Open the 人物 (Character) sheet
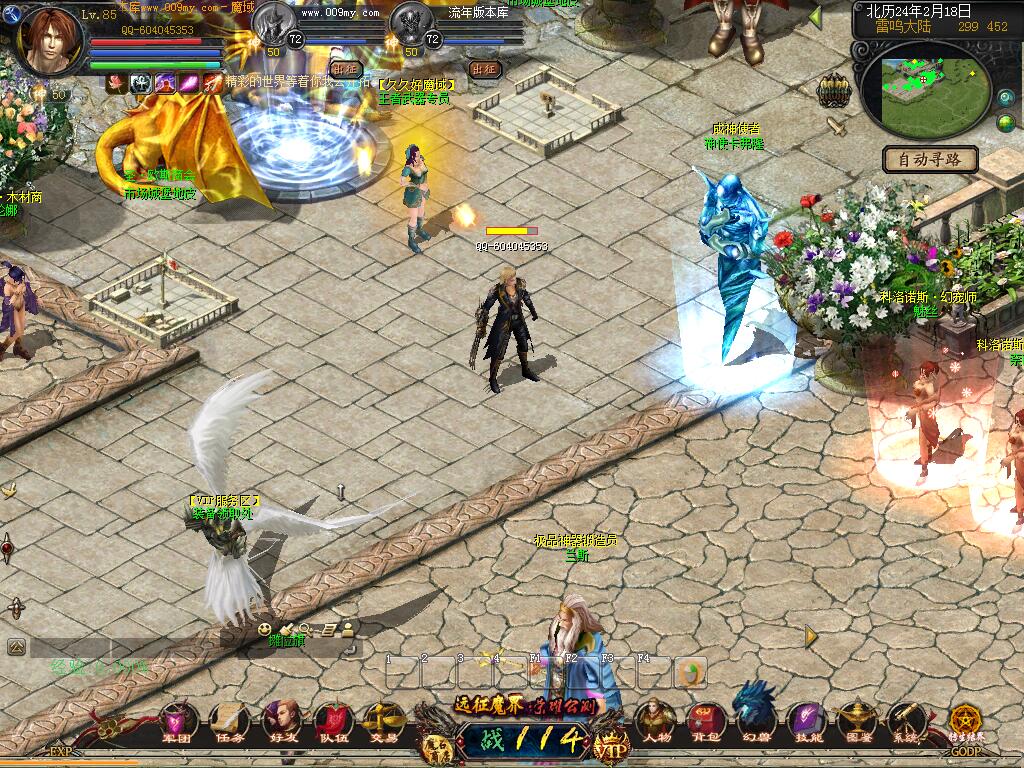 pyautogui.click(x=656, y=718)
